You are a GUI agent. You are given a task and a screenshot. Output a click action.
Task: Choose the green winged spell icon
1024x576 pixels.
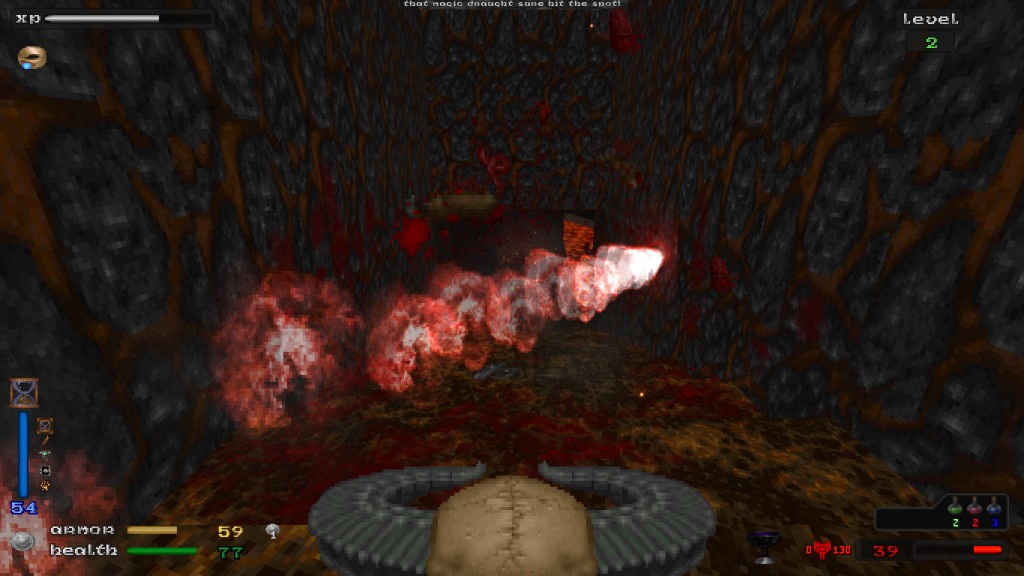[x=45, y=453]
